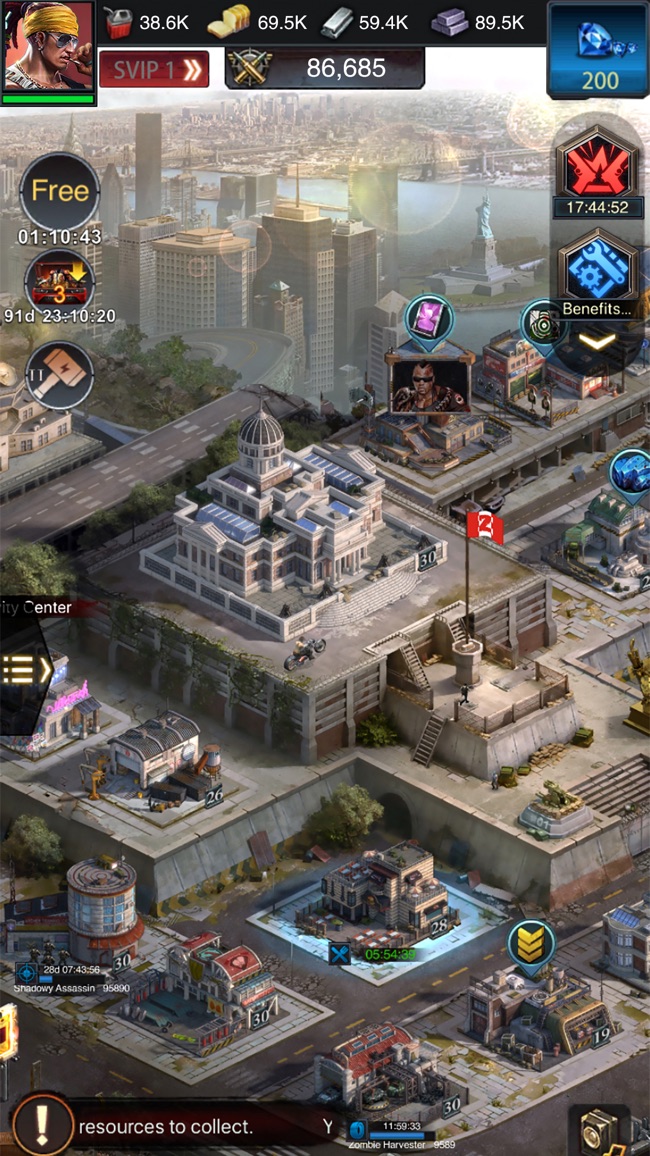Open the player profile avatar
The image size is (650, 1156).
tap(48, 47)
